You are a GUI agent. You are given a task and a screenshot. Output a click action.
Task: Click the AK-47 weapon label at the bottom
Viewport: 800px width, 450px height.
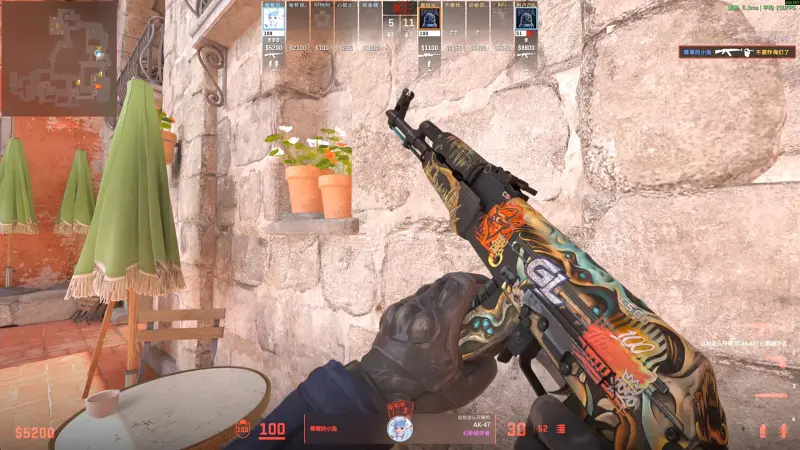[471, 424]
